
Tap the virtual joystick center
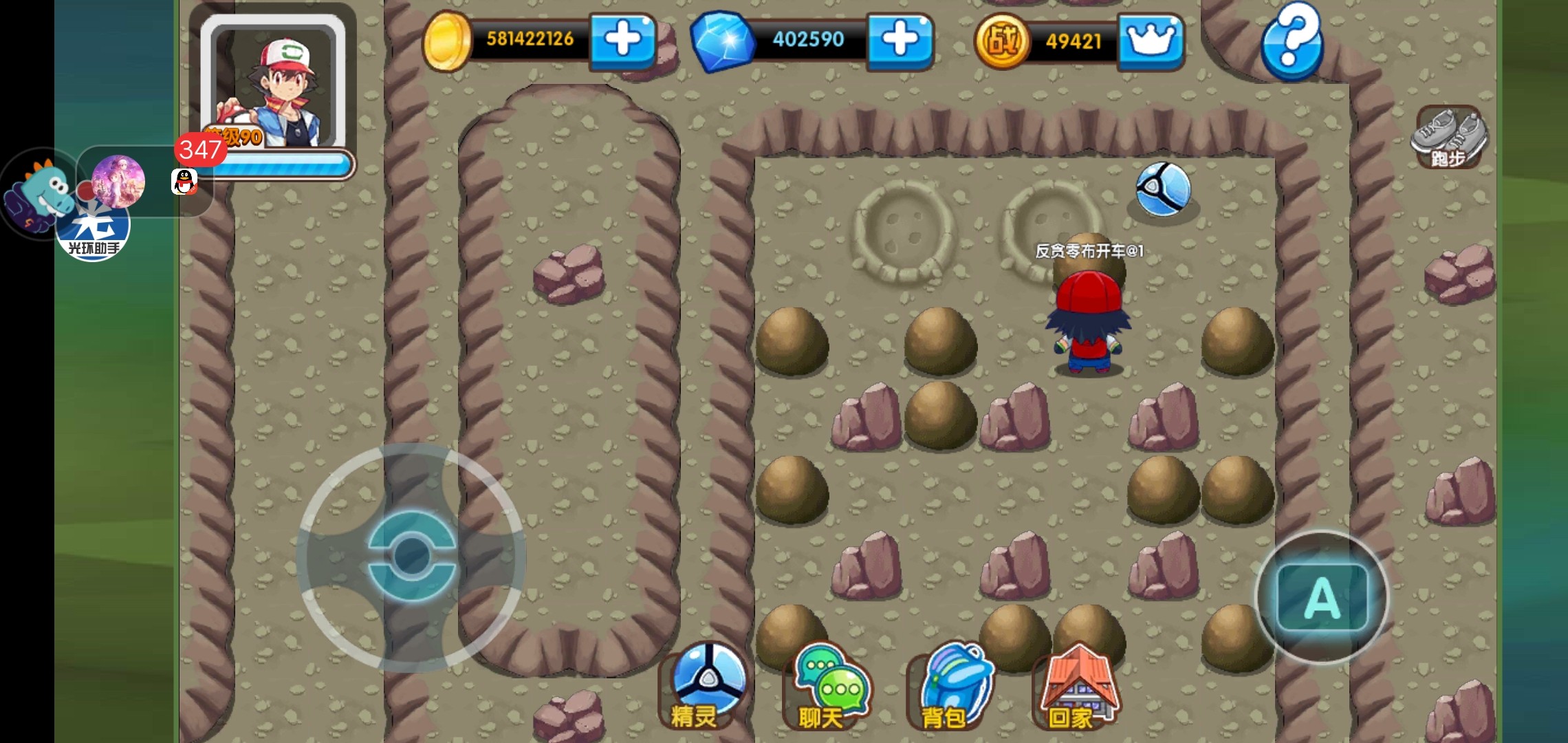click(x=411, y=556)
